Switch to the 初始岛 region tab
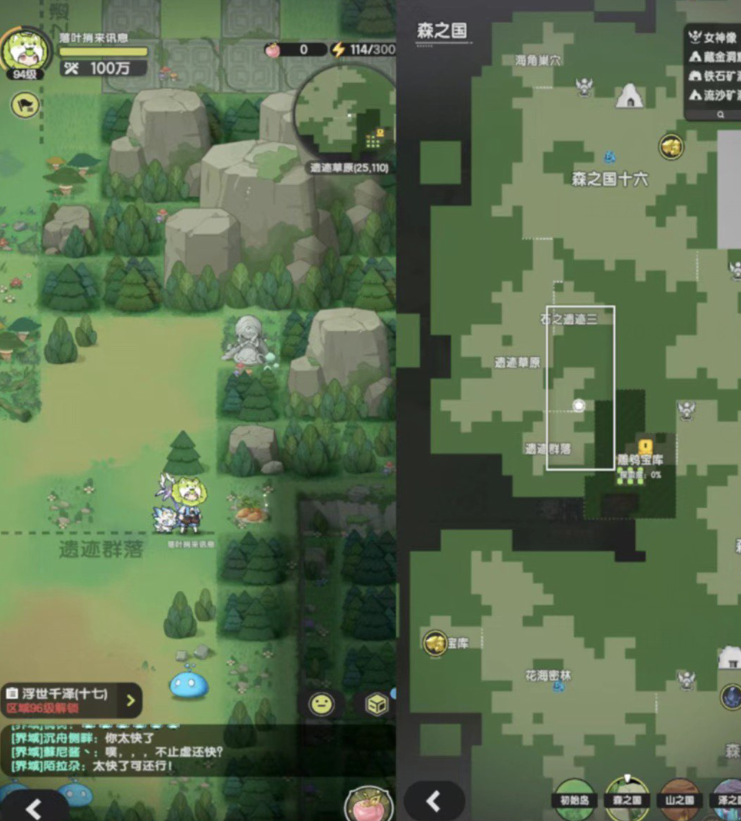Image resolution: width=741 pixels, height=821 pixels. click(575, 798)
